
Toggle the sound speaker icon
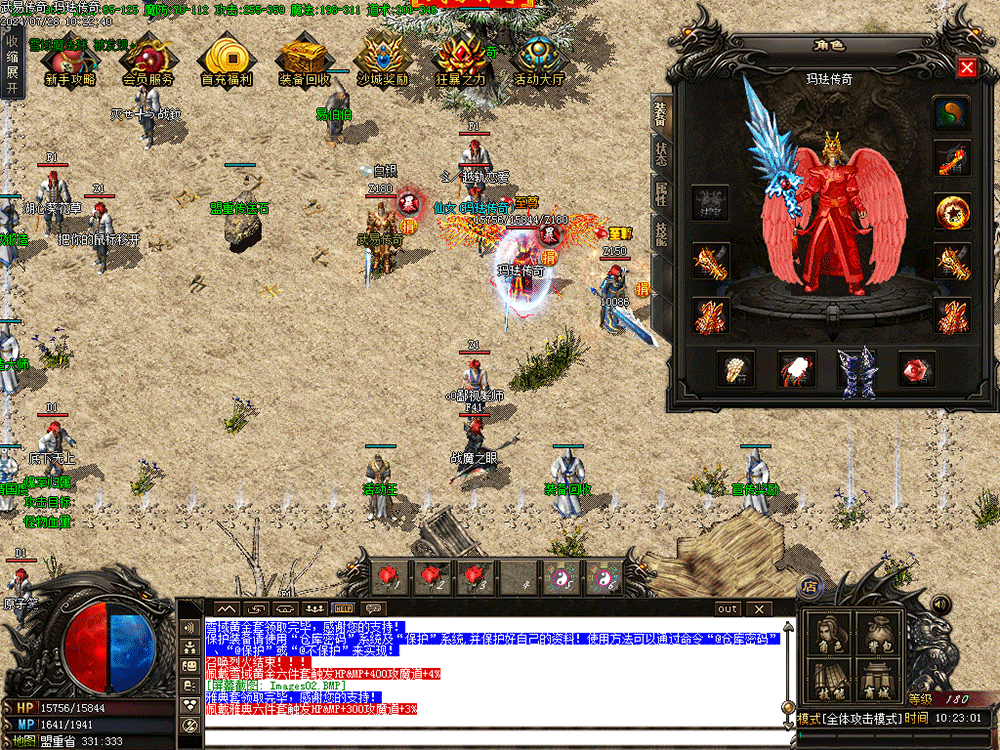click(940, 604)
